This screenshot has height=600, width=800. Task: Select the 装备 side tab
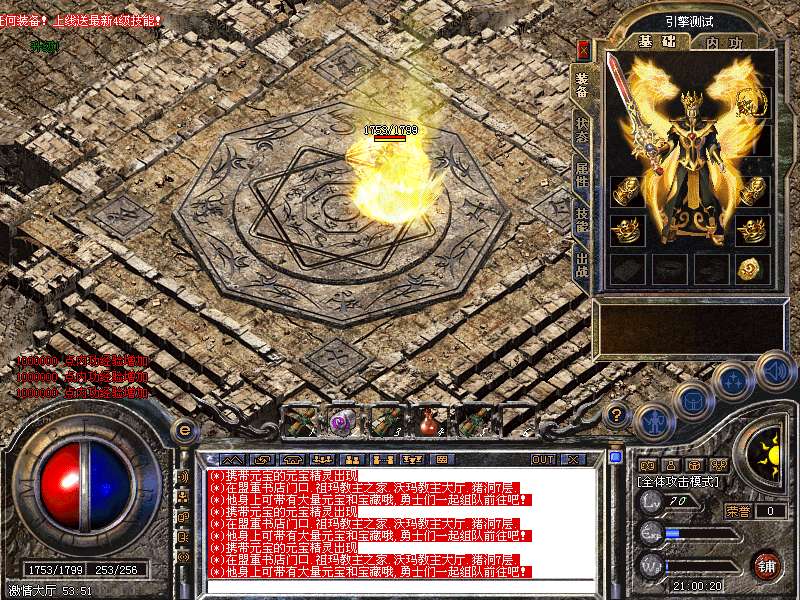point(582,84)
